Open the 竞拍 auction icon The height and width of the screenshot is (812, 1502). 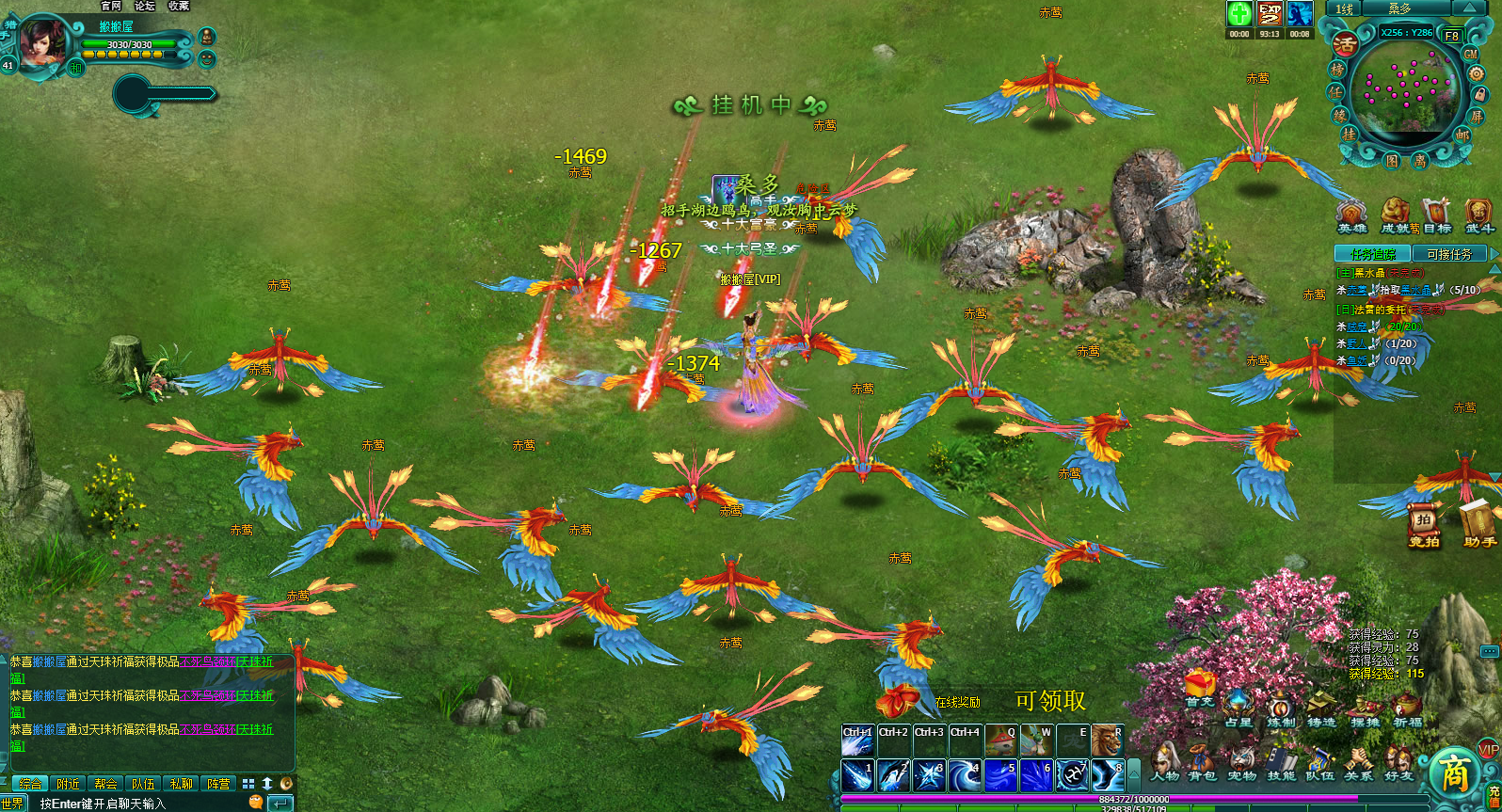click(1424, 526)
